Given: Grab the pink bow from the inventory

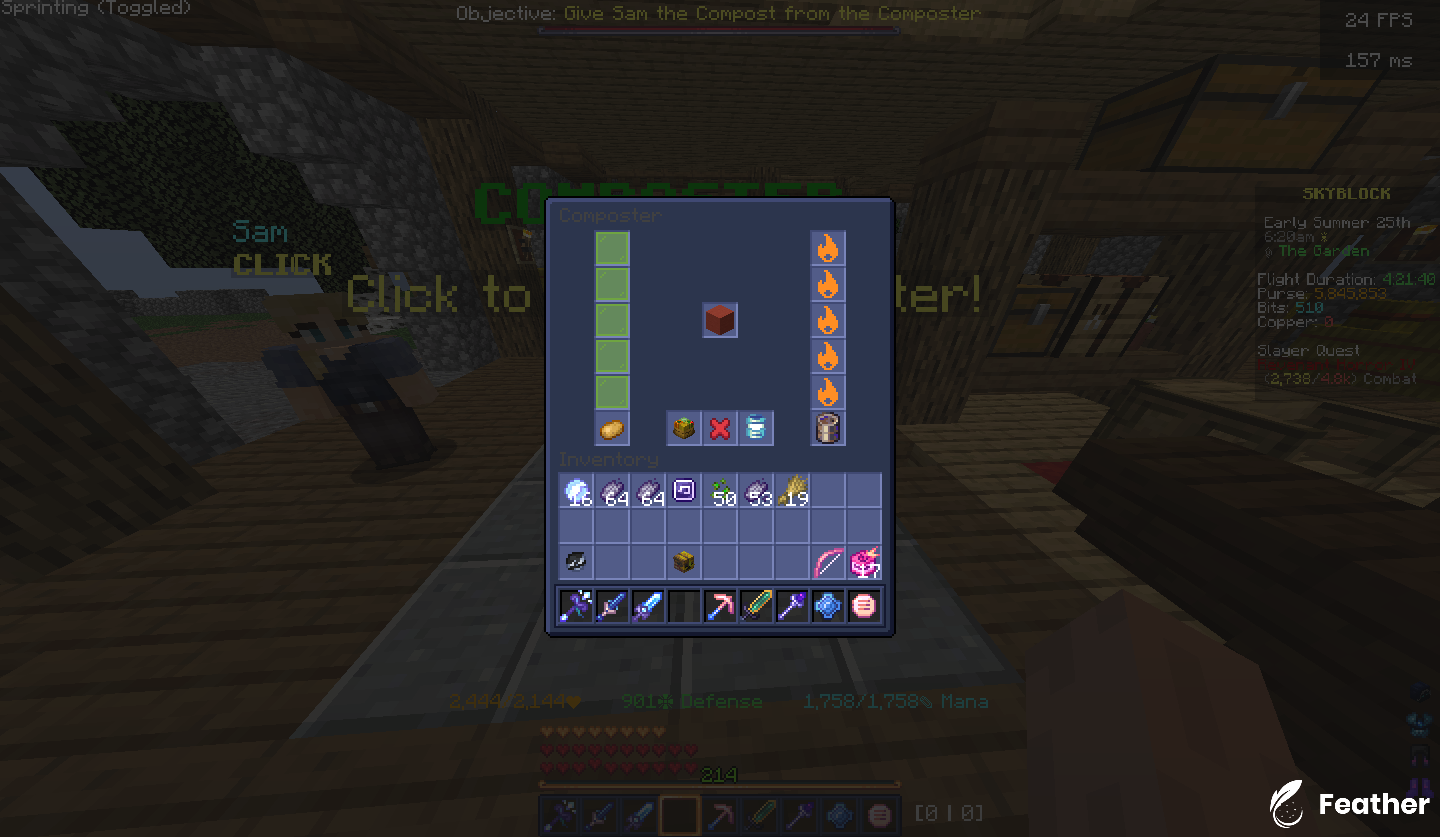Looking at the screenshot, I should click(827, 561).
